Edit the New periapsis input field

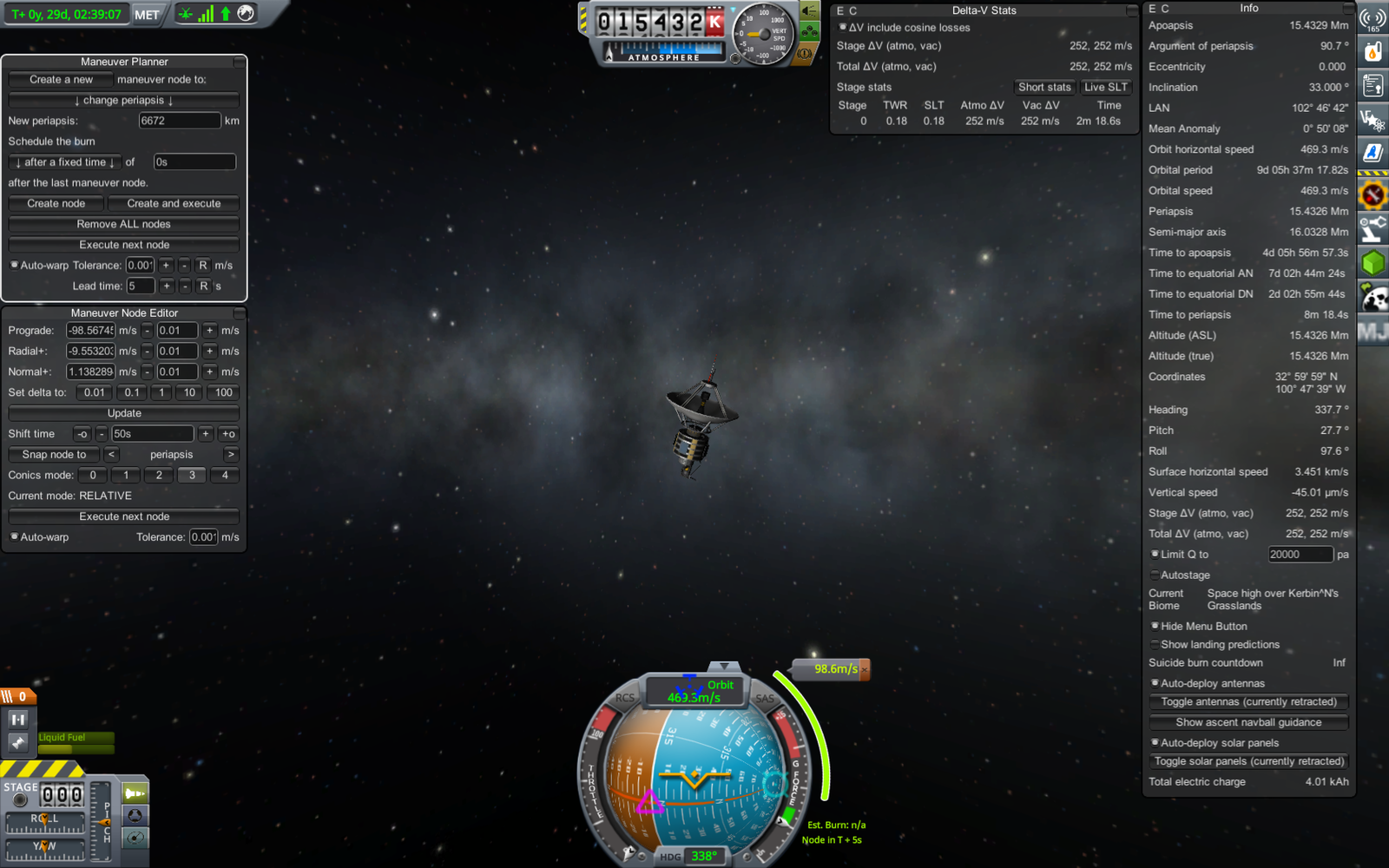pyautogui.click(x=179, y=121)
